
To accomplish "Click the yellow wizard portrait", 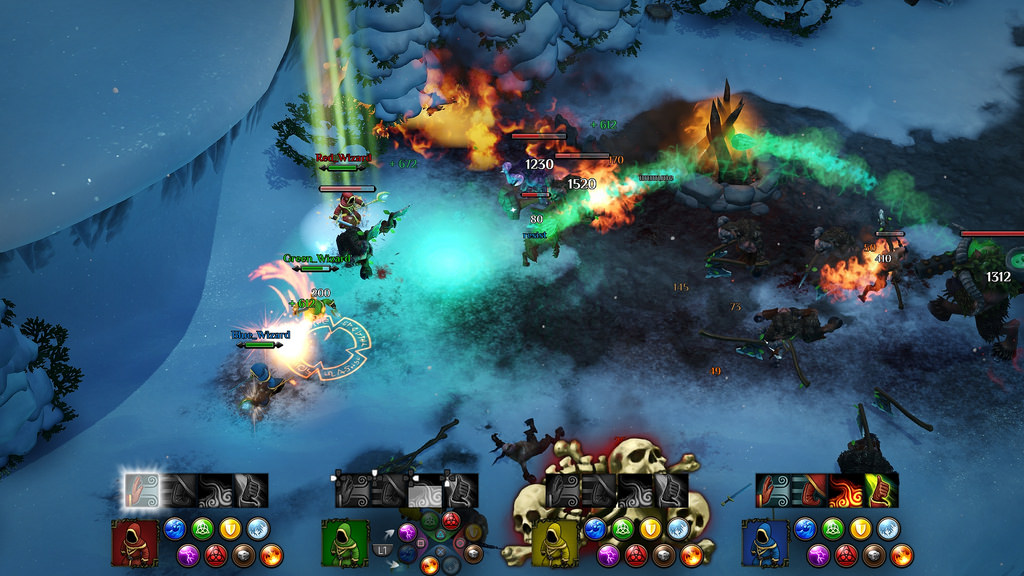I will [x=554, y=540].
